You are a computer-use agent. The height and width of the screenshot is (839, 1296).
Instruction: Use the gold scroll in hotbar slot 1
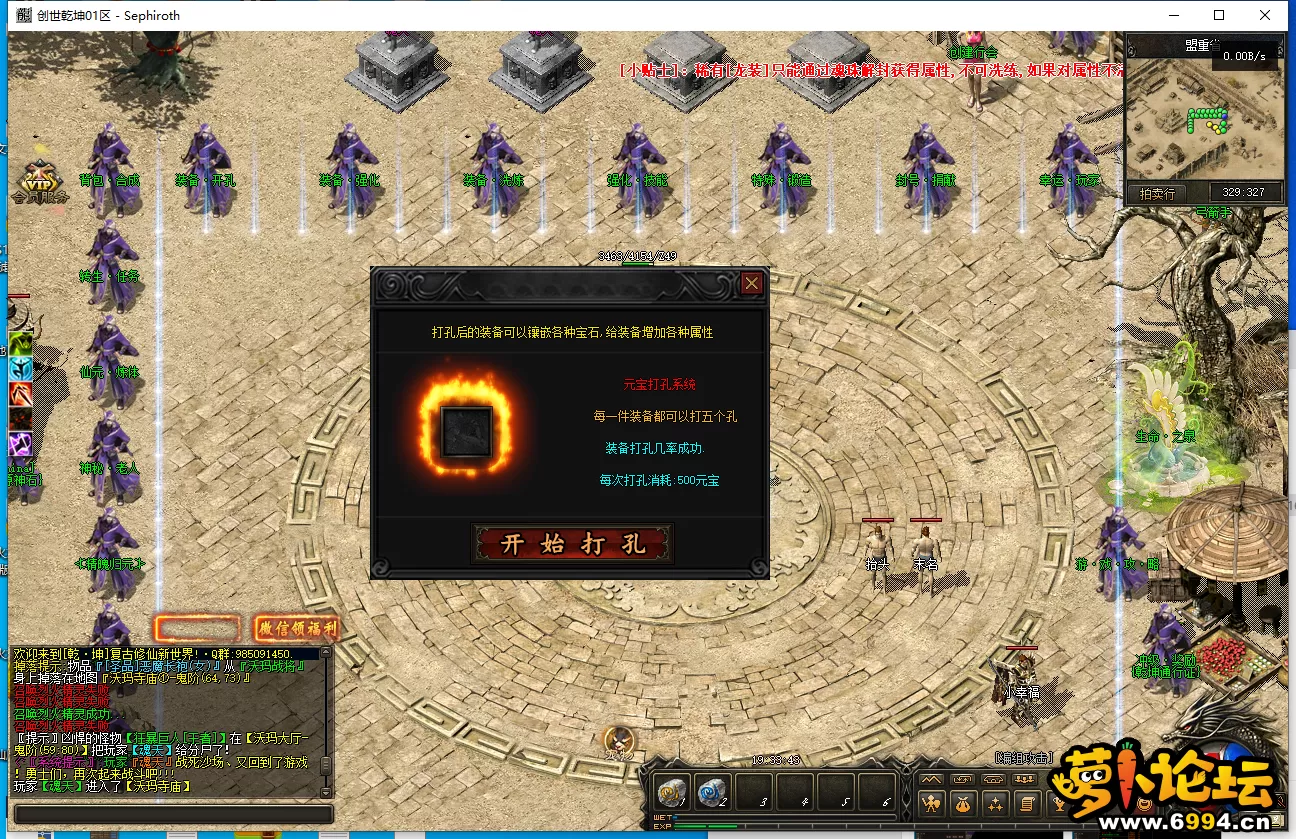pyautogui.click(x=670, y=793)
